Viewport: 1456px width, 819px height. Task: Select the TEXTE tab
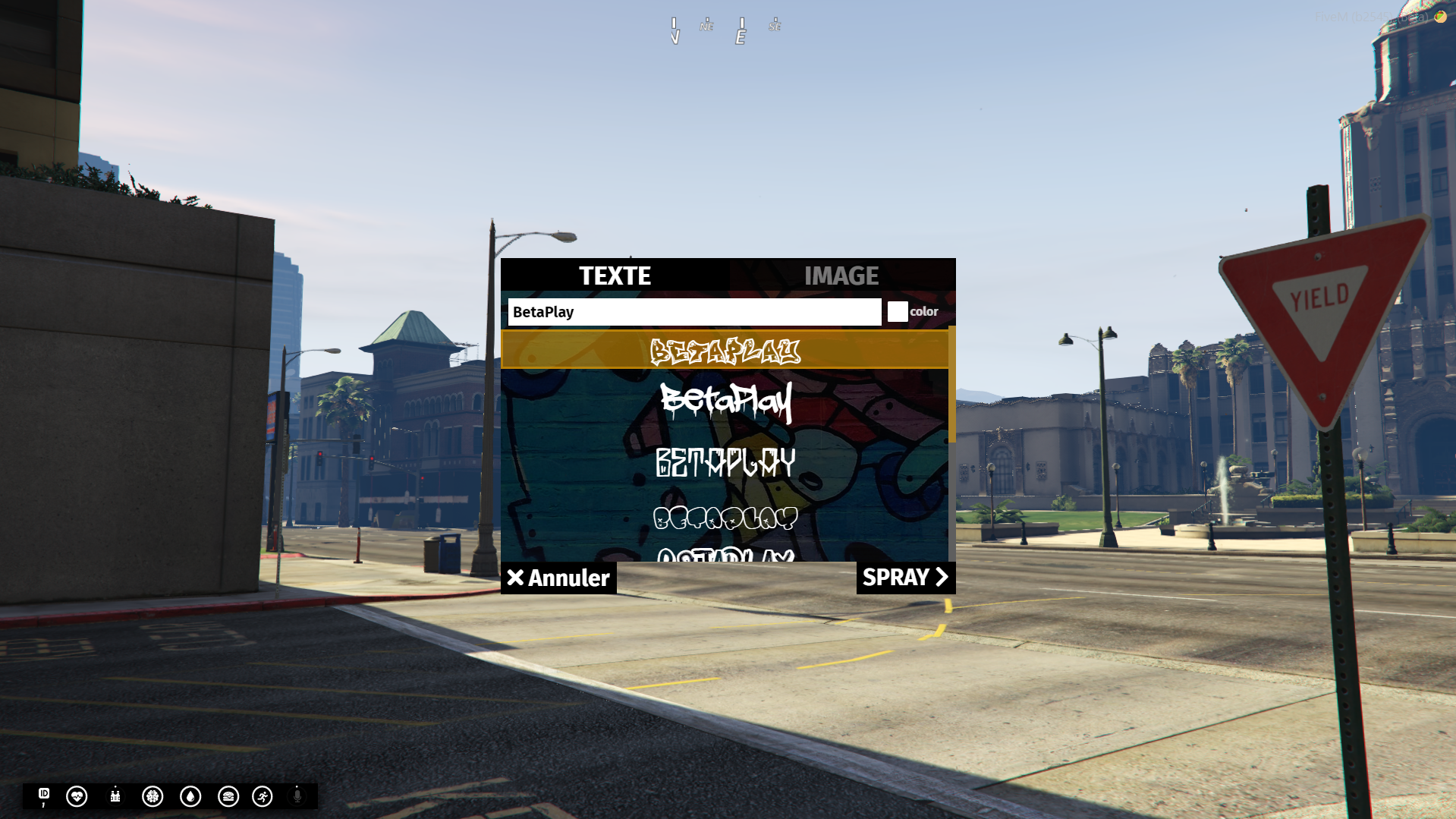(615, 276)
